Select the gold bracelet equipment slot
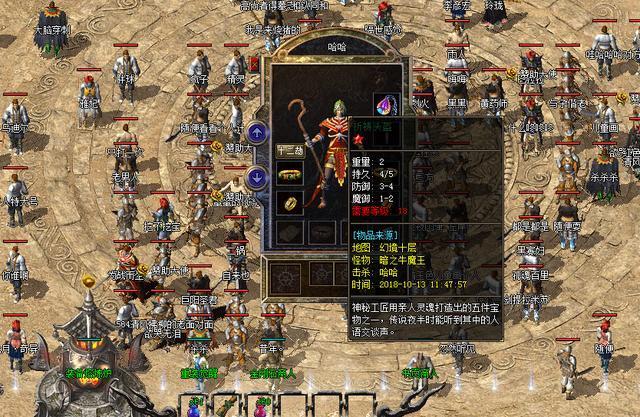This screenshot has width=640, height=417. pyautogui.click(x=289, y=176)
